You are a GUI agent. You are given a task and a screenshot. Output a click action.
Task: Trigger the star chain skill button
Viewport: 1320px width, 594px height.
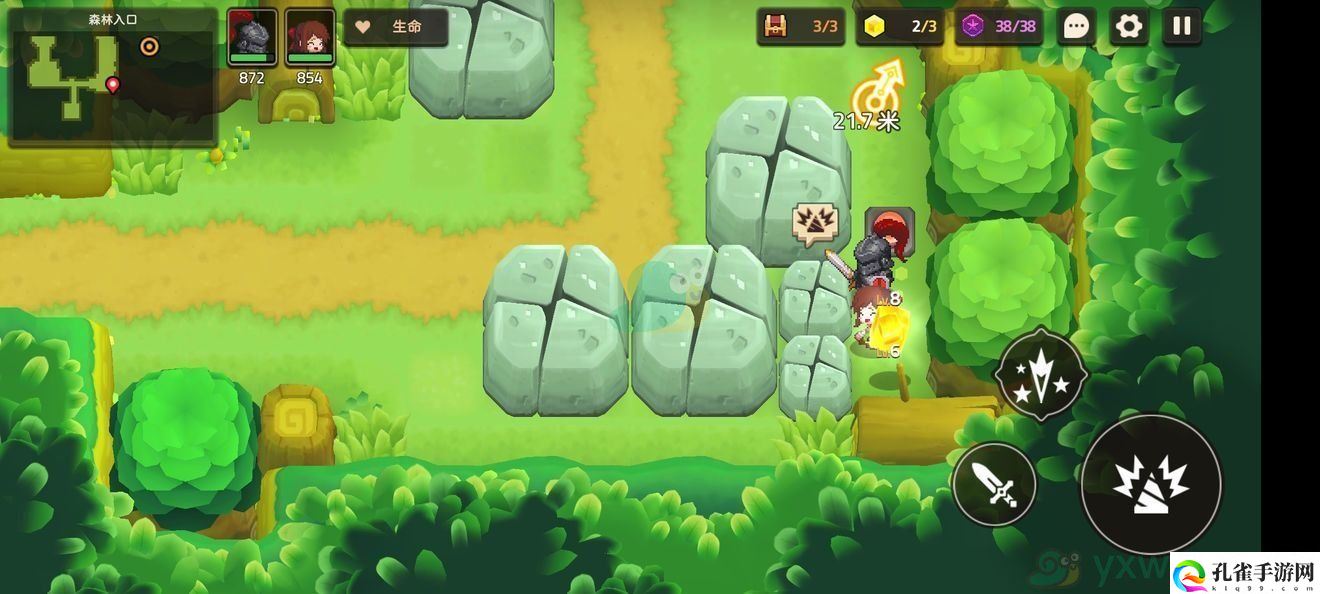pos(1041,375)
